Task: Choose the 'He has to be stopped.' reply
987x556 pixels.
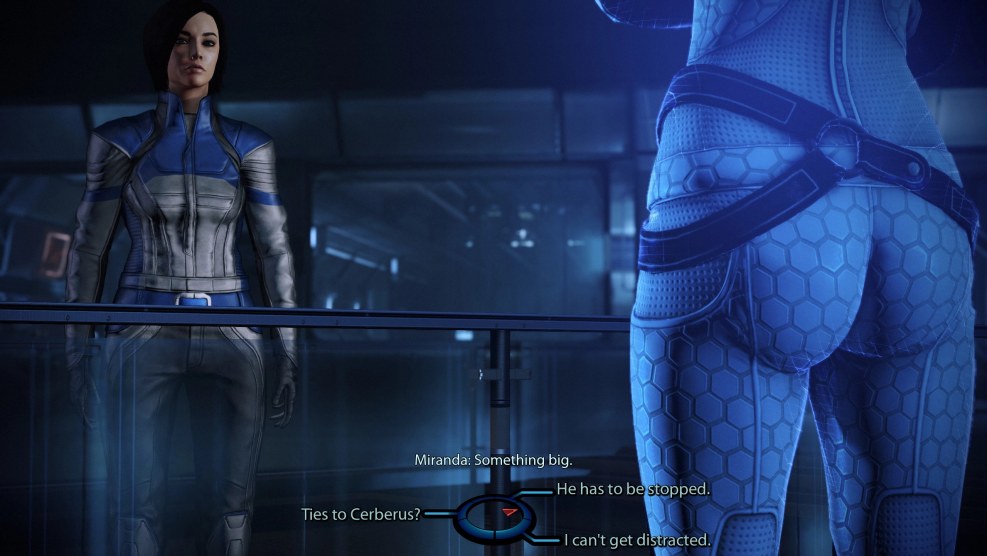Action: pyautogui.click(x=631, y=489)
